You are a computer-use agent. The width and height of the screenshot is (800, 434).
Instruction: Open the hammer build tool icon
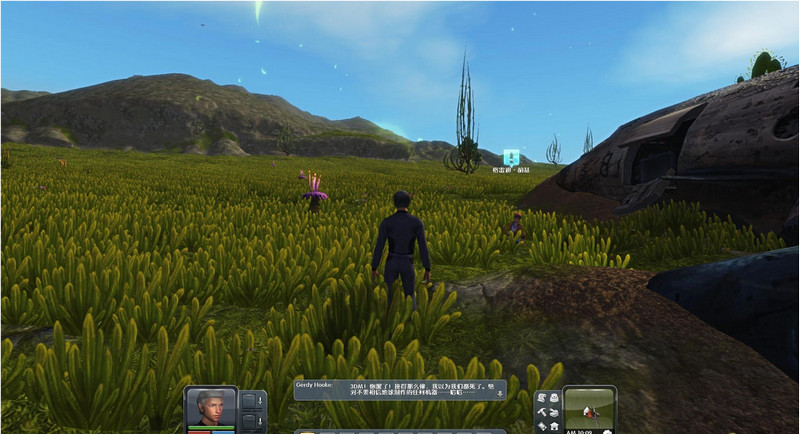(541, 411)
